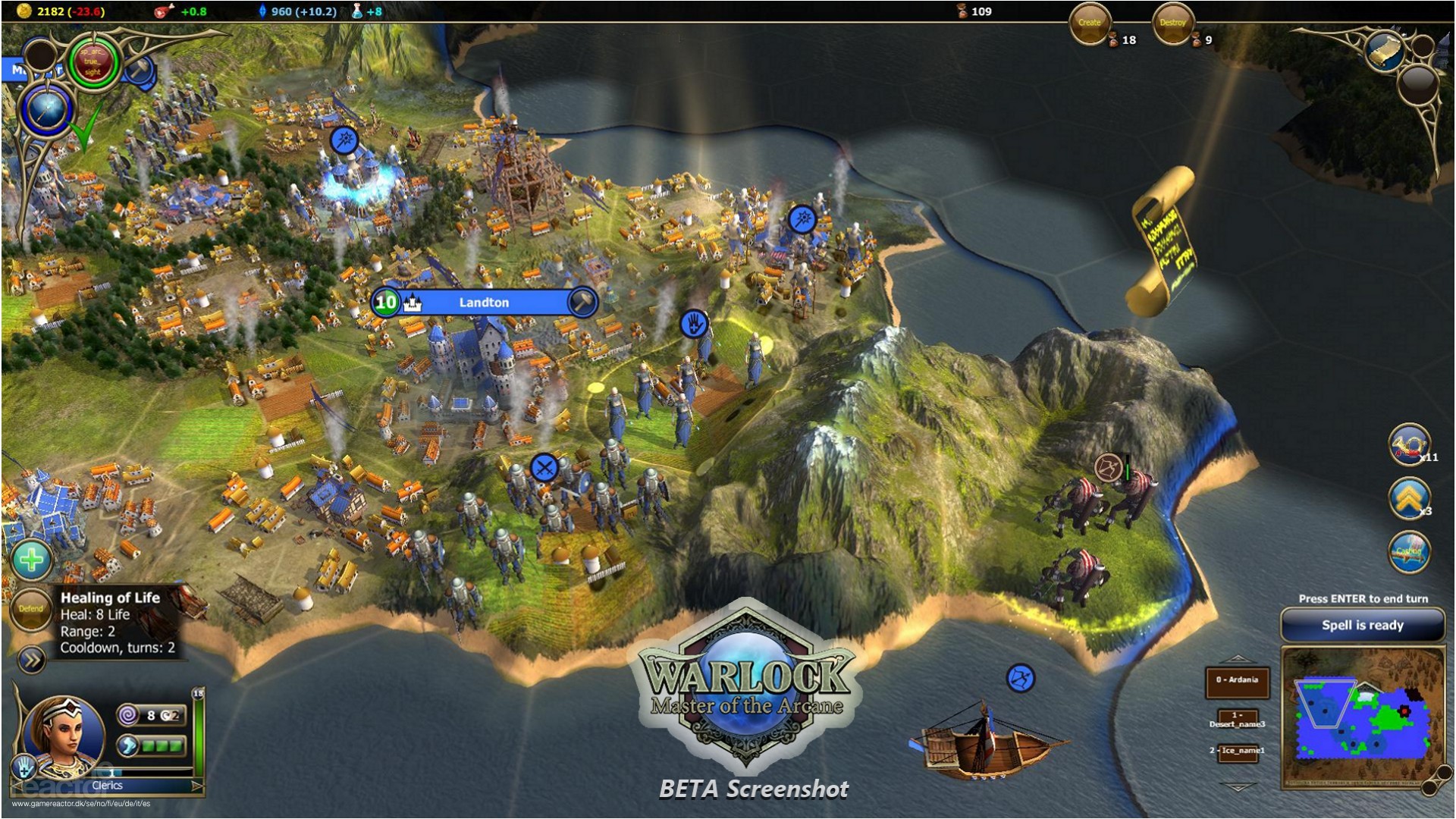Click the Create button
The image size is (1456, 819).
[x=1090, y=24]
